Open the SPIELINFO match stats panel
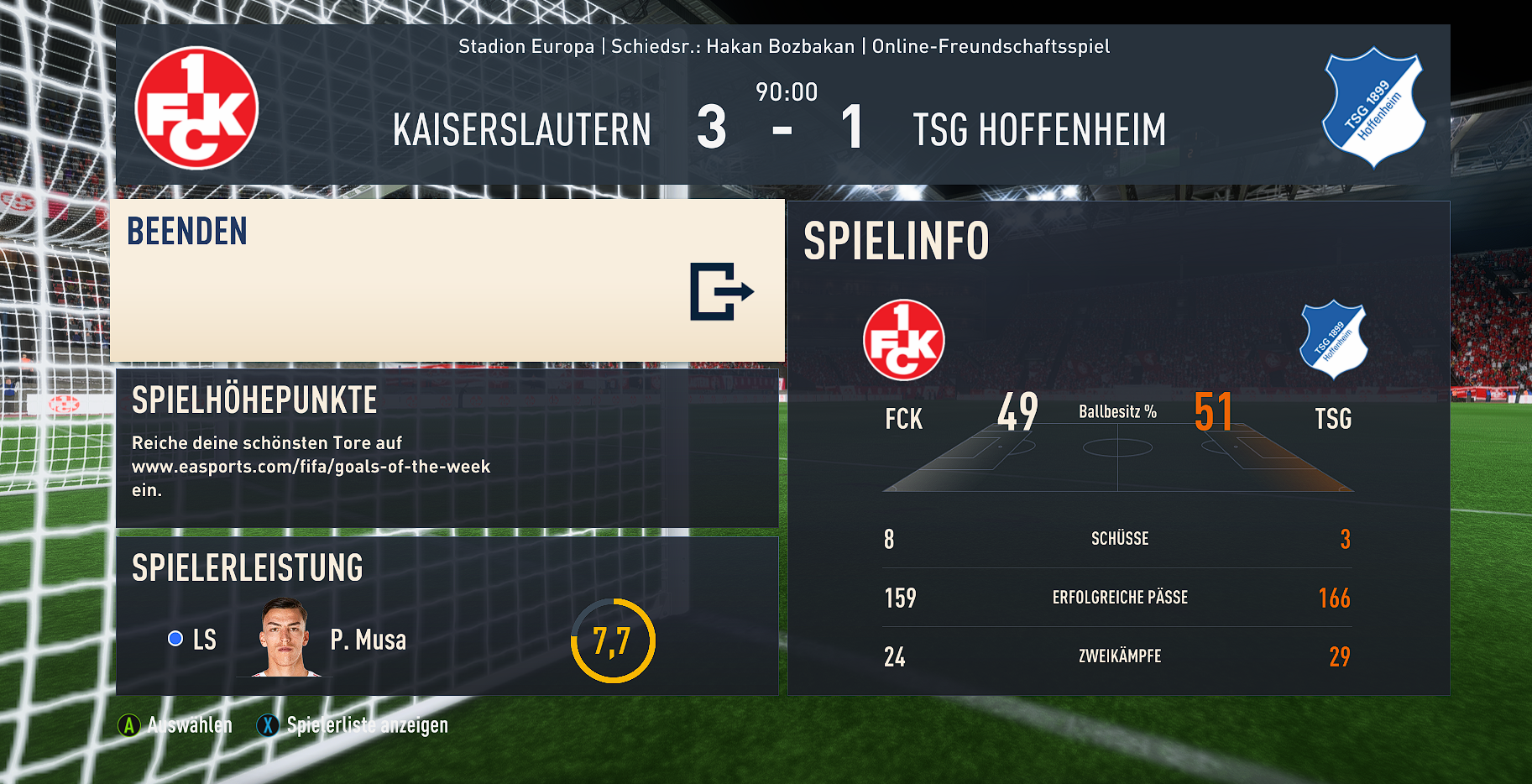The image size is (1532, 784). click(x=1117, y=447)
